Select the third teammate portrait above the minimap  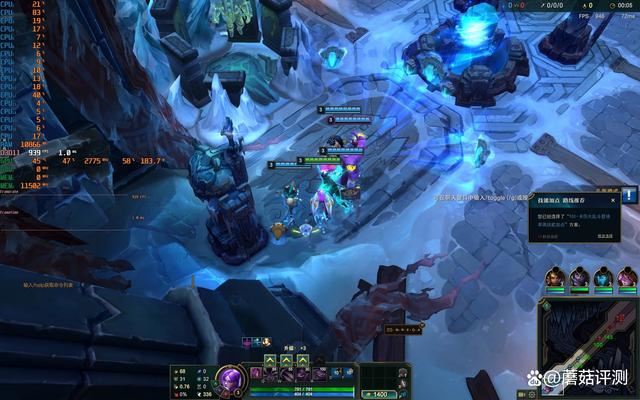(x=603, y=276)
